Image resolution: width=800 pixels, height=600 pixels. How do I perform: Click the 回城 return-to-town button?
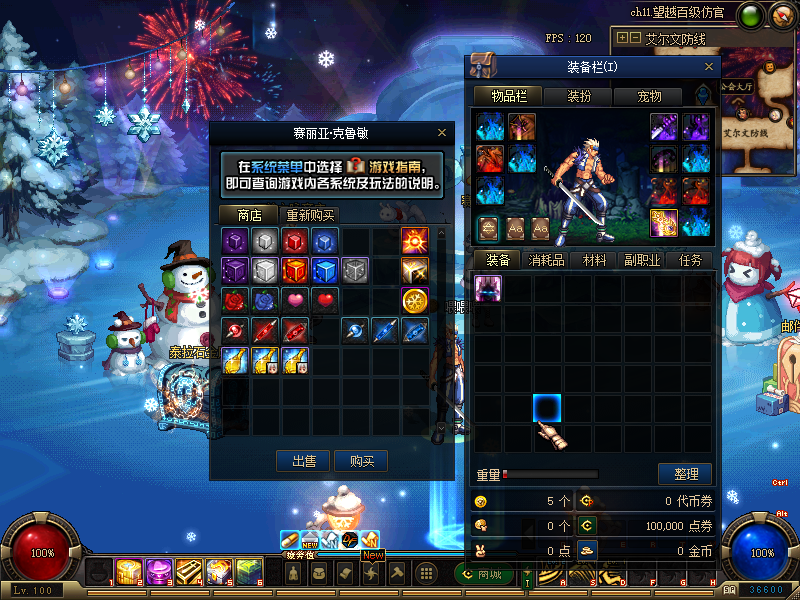pyautogui.click(x=483, y=574)
